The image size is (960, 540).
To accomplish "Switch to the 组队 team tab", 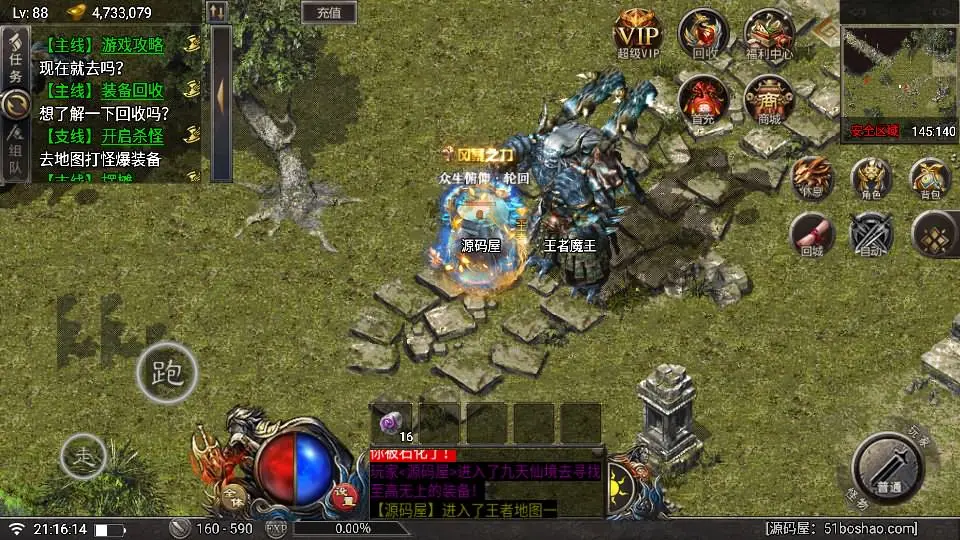I will tap(15, 151).
